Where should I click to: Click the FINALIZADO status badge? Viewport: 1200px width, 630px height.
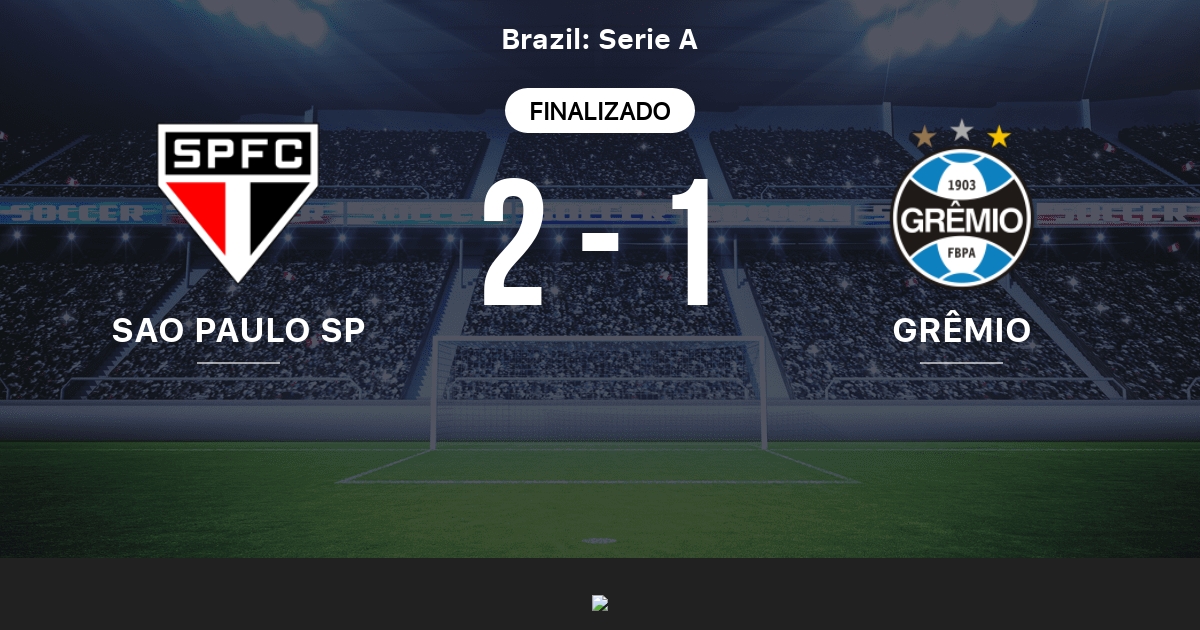click(599, 111)
